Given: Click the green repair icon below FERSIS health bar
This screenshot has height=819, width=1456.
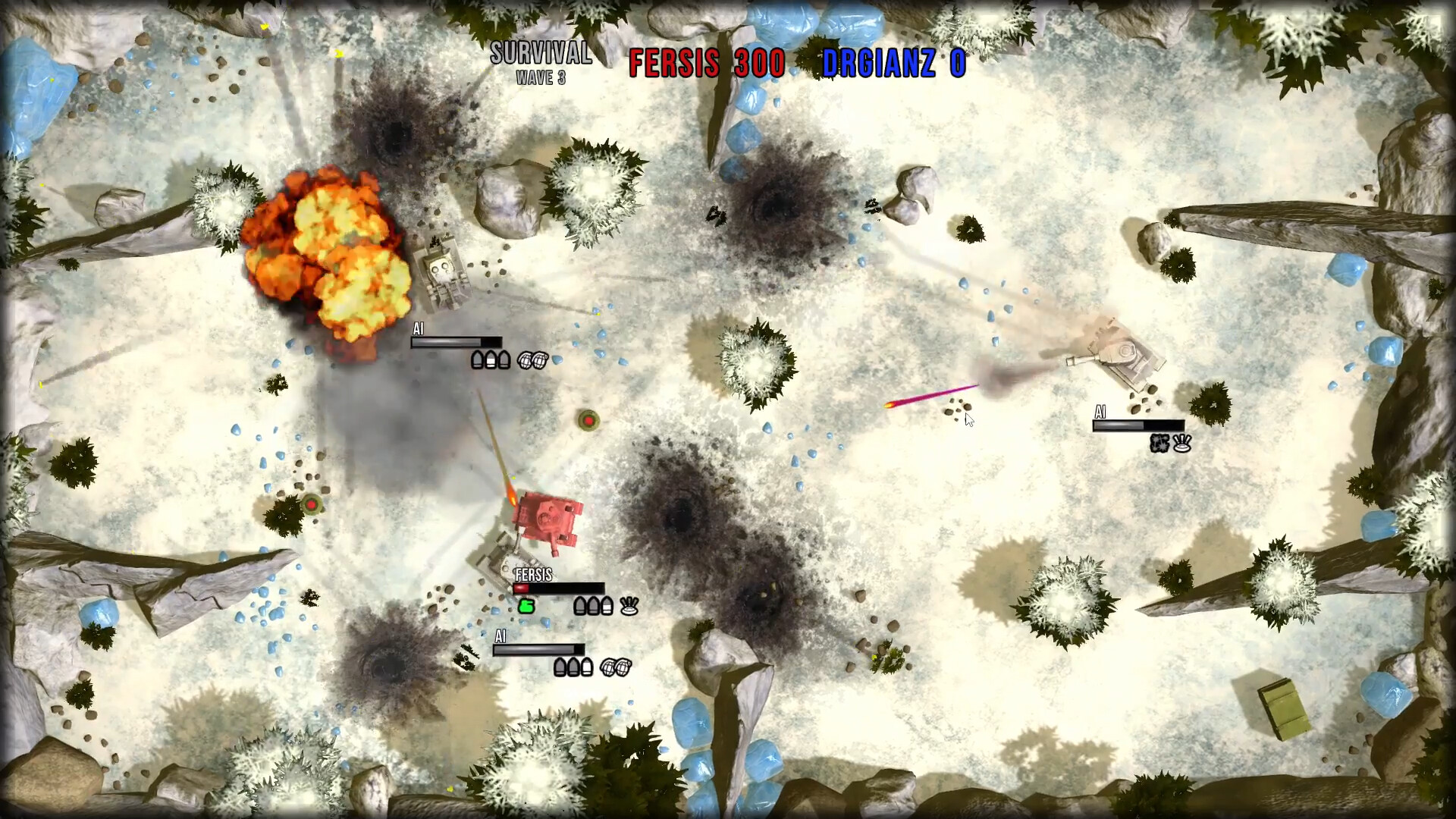Looking at the screenshot, I should click(526, 607).
